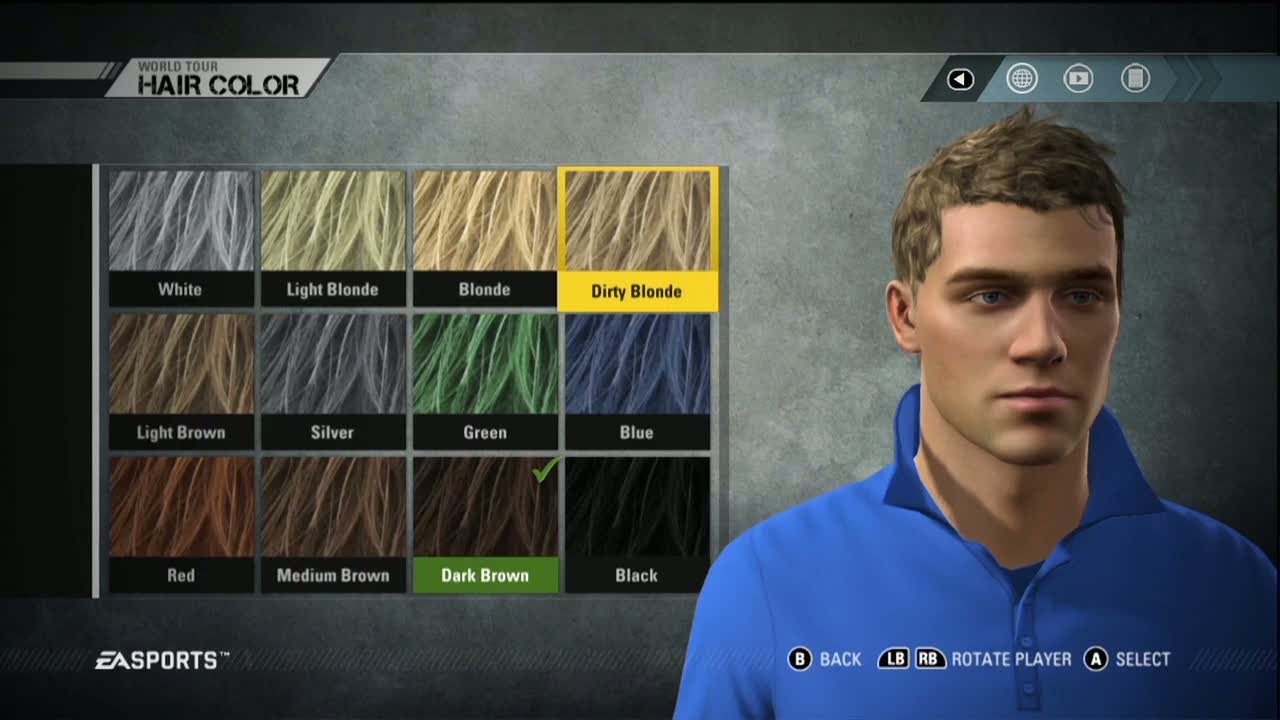Image resolution: width=1280 pixels, height=720 pixels.
Task: Choose the Blue hair swatch
Action: coord(637,380)
